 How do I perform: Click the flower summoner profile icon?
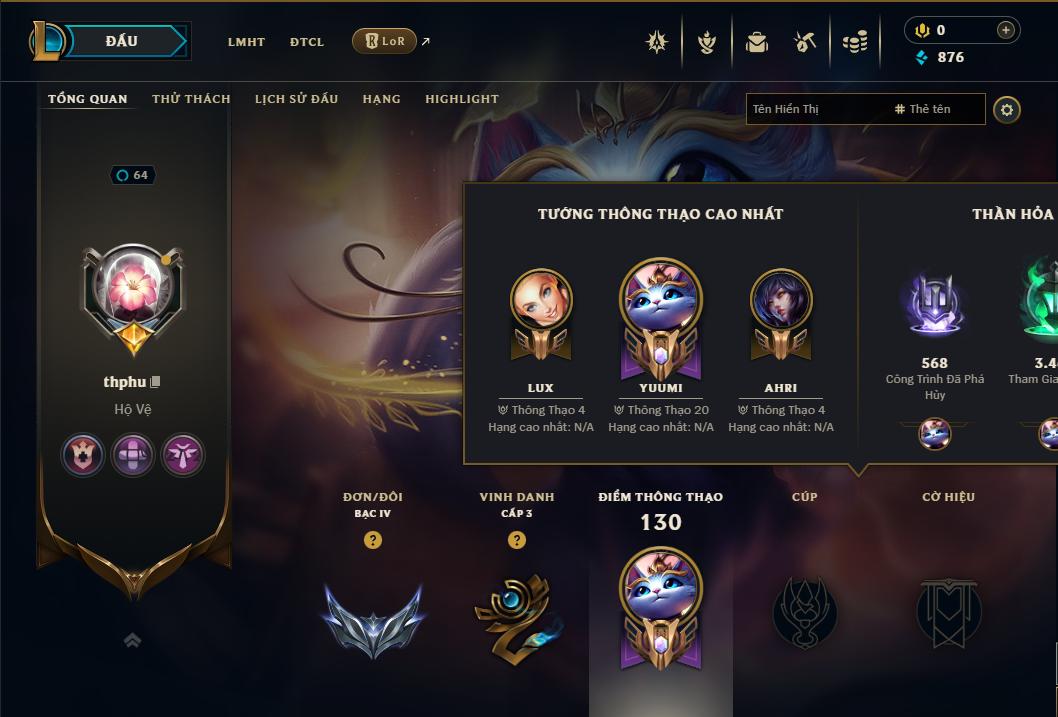click(132, 290)
